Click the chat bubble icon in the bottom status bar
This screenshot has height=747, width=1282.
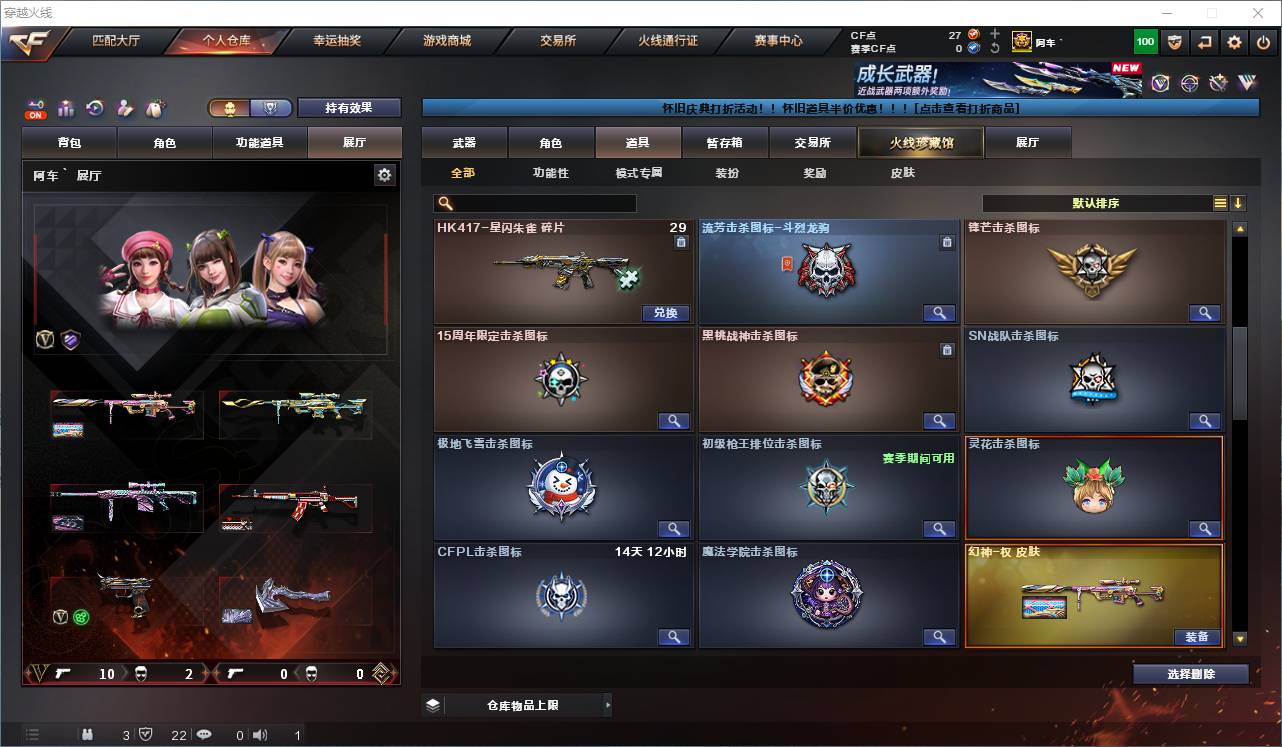204,735
